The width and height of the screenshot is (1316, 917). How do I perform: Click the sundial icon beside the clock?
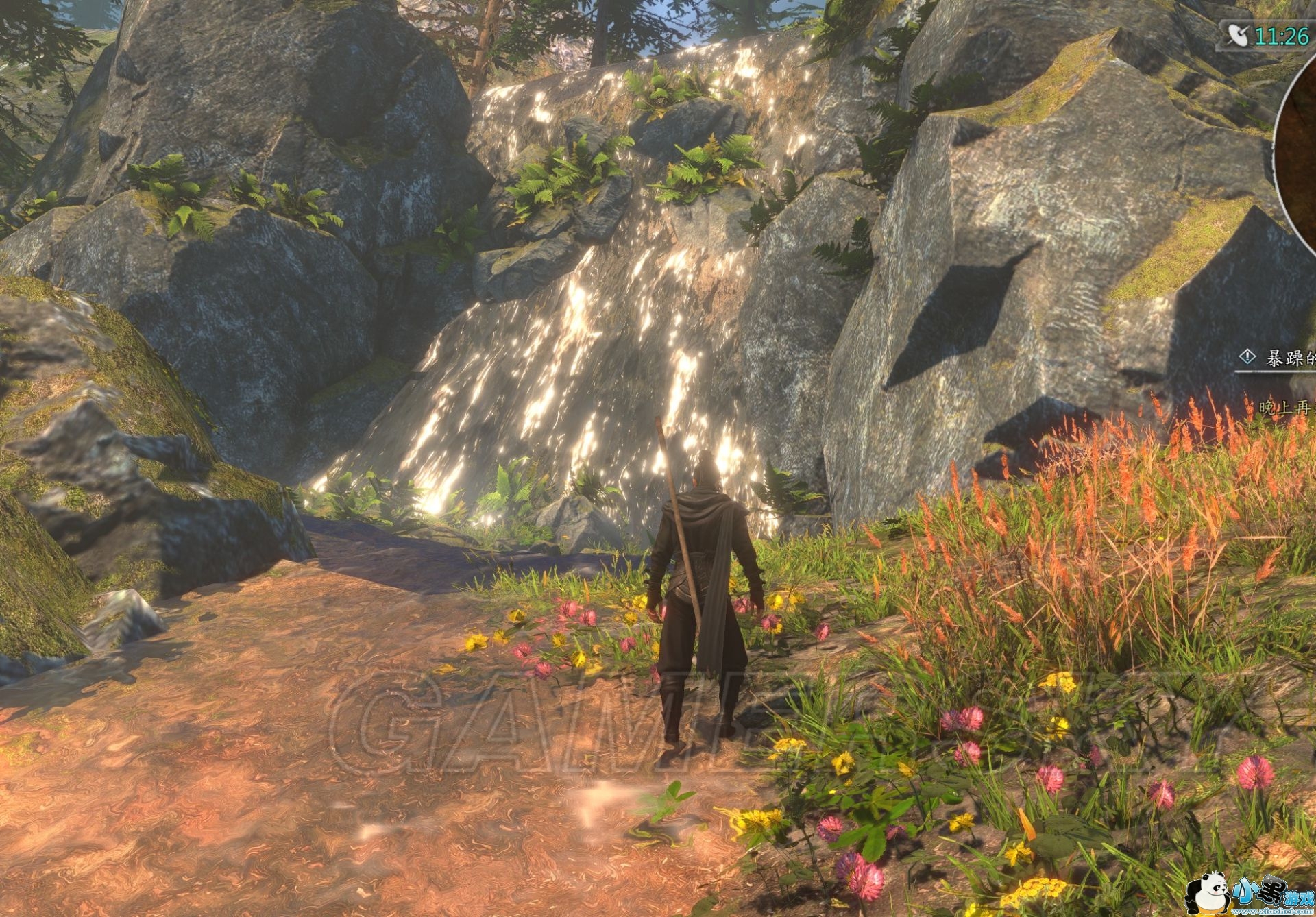pyautogui.click(x=1238, y=34)
